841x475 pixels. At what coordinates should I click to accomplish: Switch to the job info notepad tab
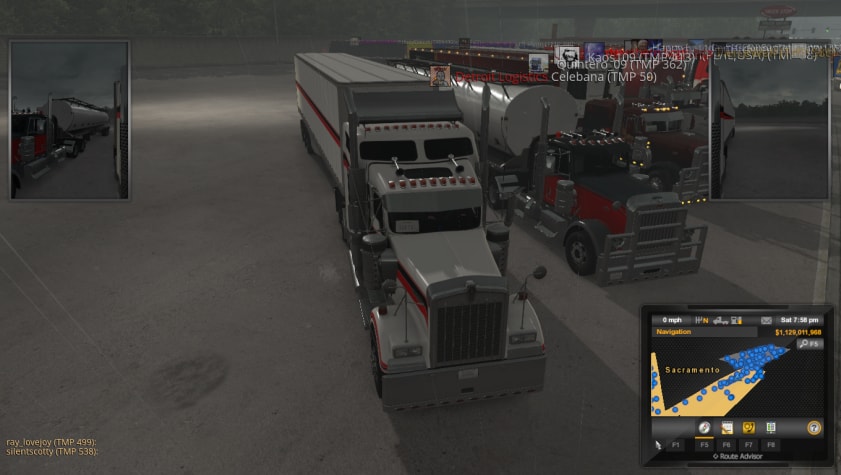(727, 427)
